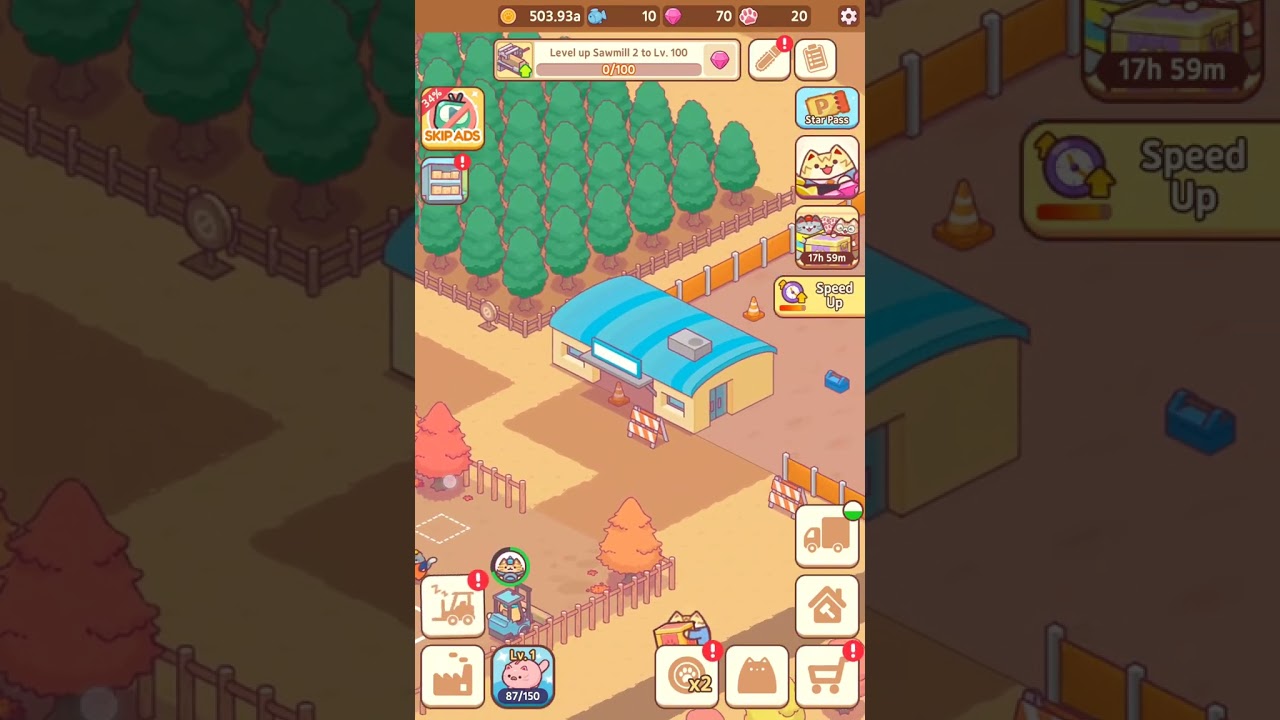
Task: Tap the Skip Ads offer
Action: click(453, 119)
